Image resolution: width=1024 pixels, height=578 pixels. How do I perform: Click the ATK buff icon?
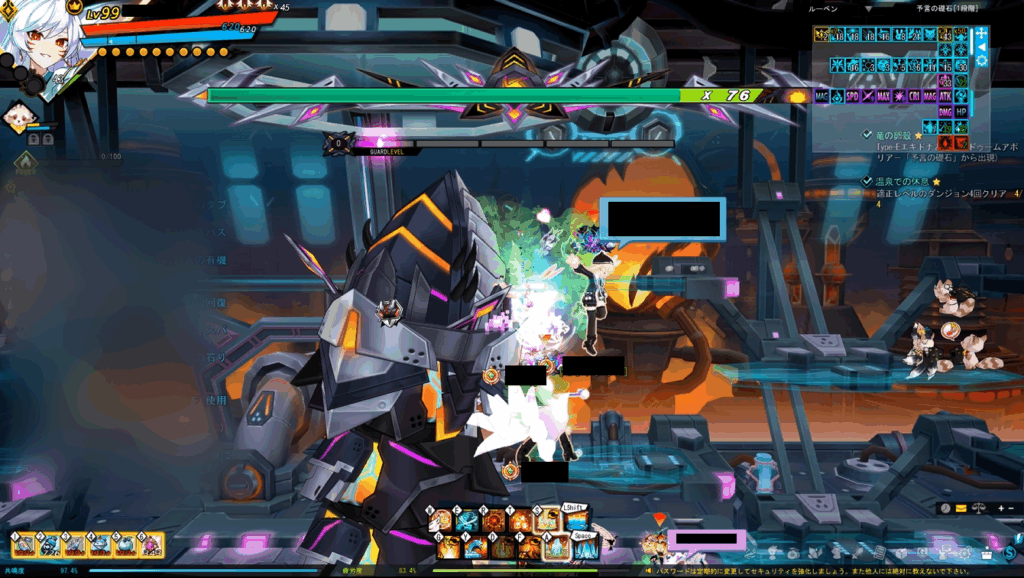pyautogui.click(x=945, y=97)
